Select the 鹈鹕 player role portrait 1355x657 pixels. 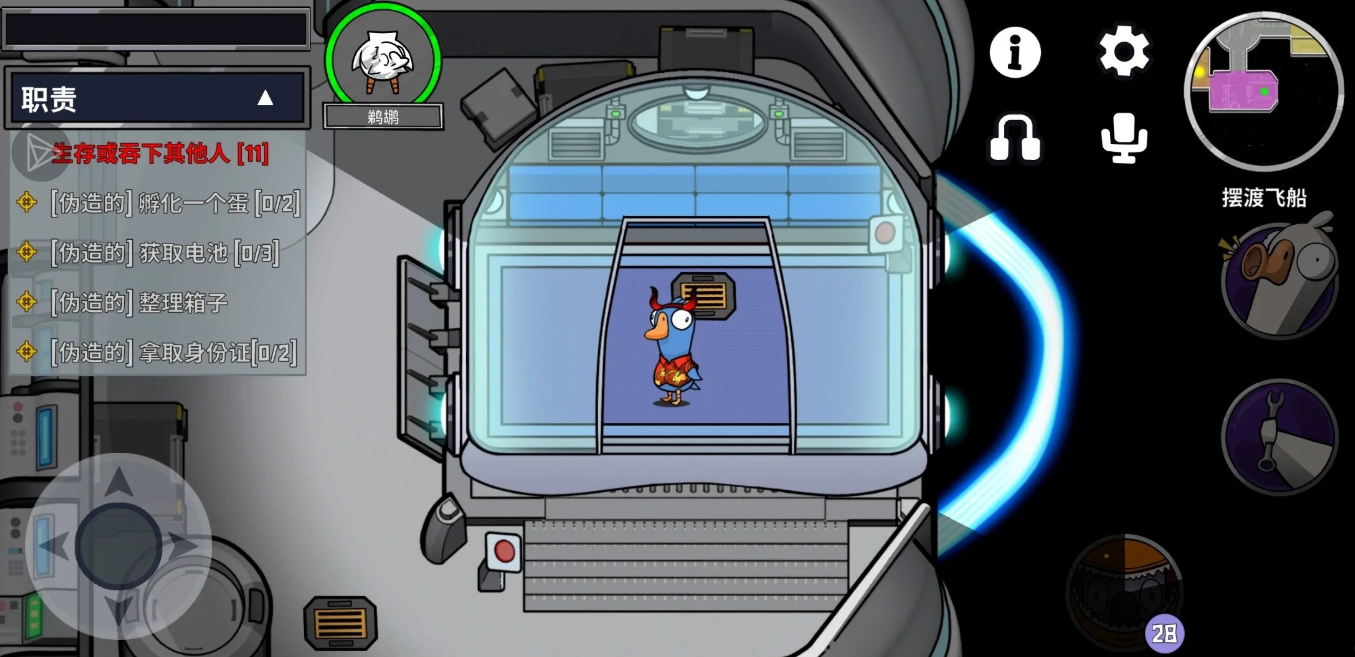coord(383,60)
